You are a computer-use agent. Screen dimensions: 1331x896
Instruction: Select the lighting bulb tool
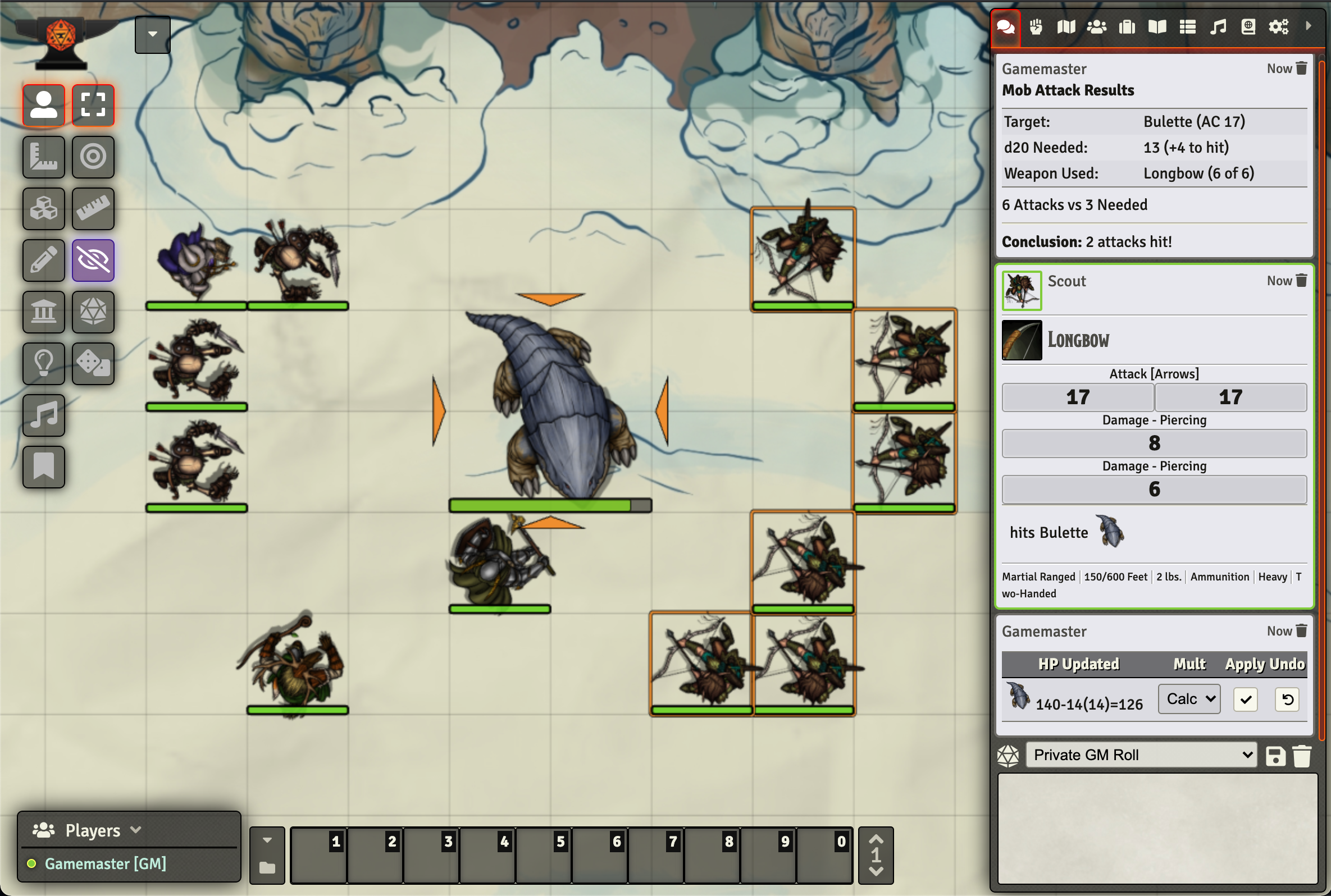(x=43, y=364)
